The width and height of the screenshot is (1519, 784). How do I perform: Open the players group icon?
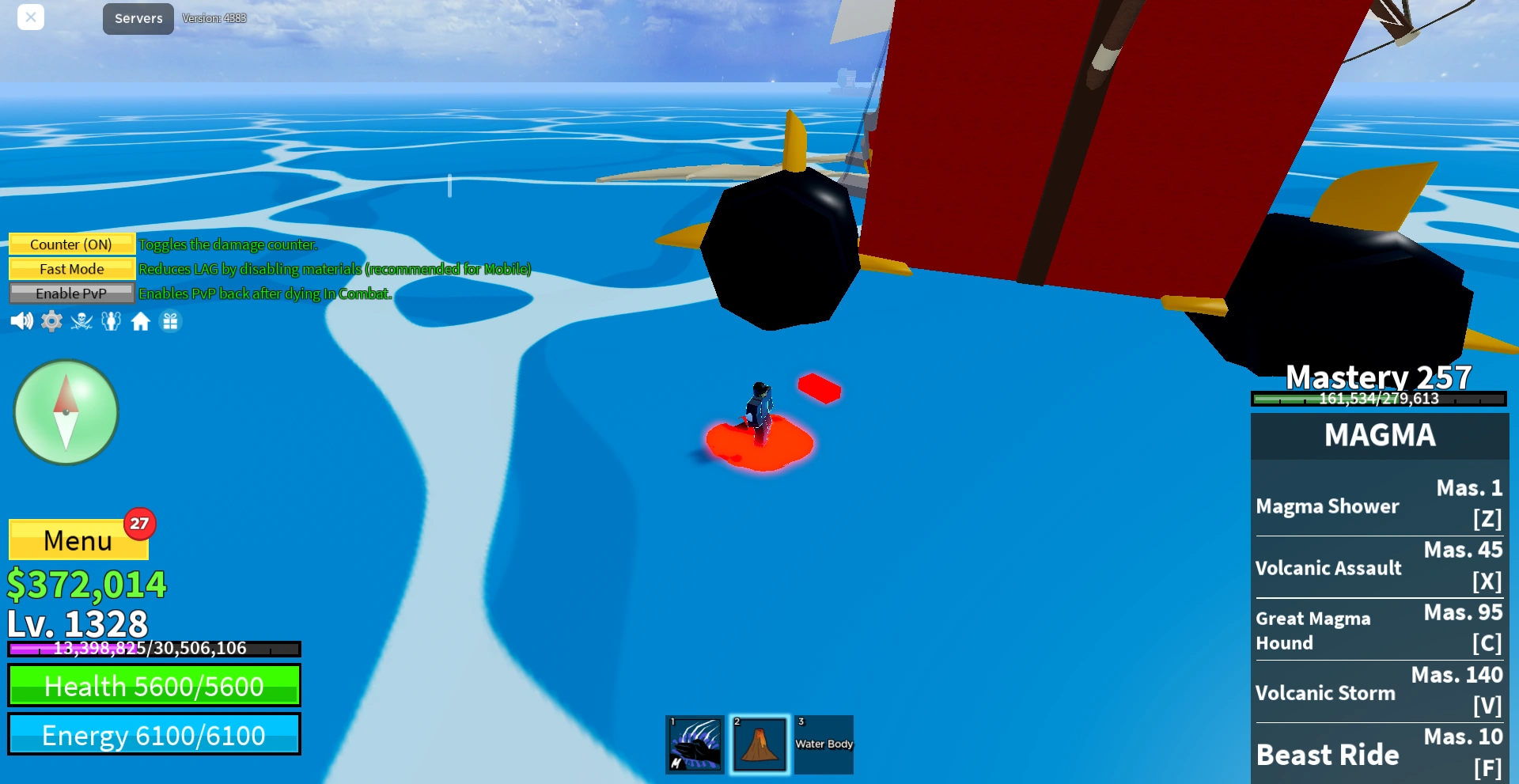pos(111,321)
